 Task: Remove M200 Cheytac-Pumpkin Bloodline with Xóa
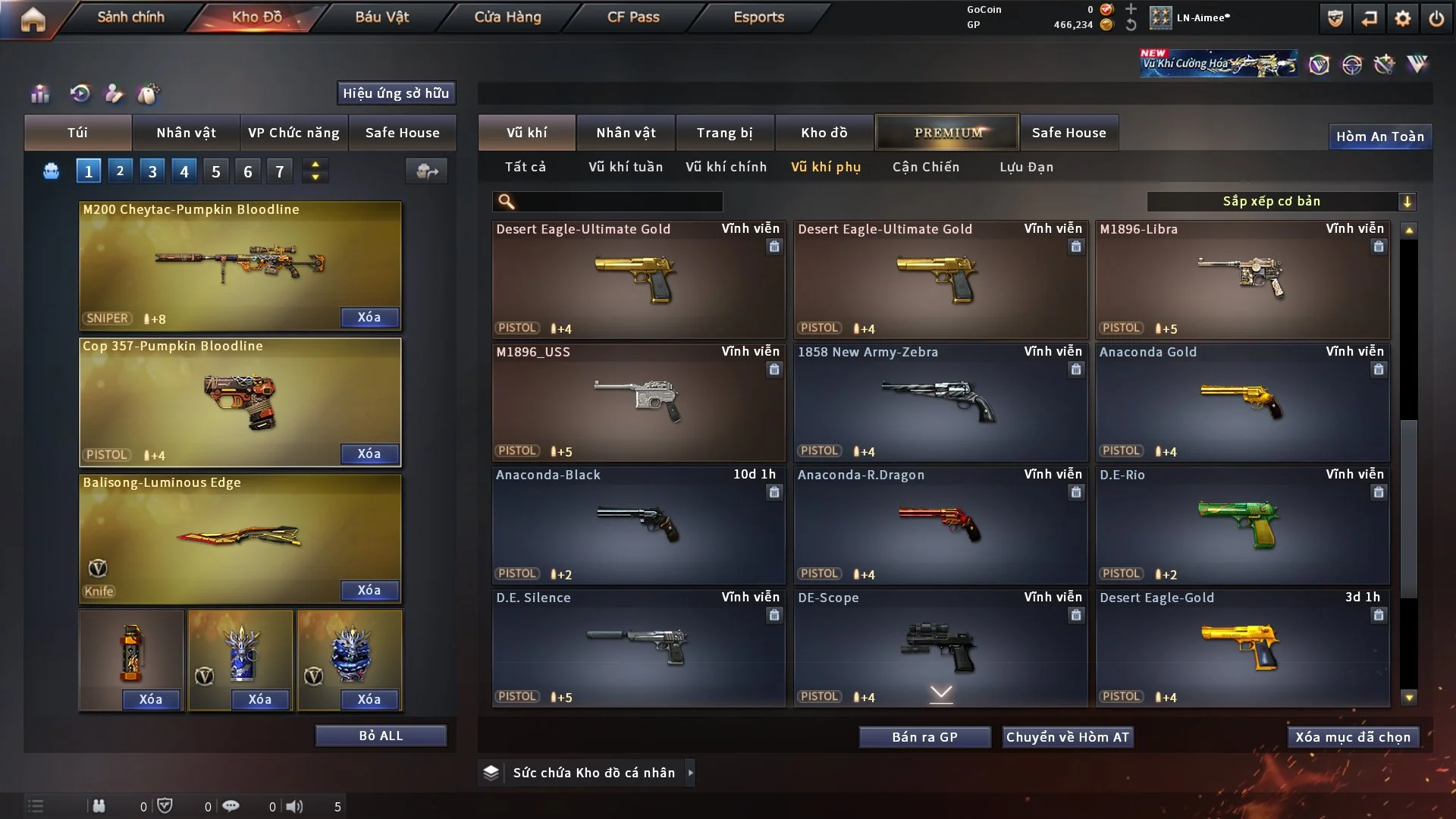click(369, 317)
